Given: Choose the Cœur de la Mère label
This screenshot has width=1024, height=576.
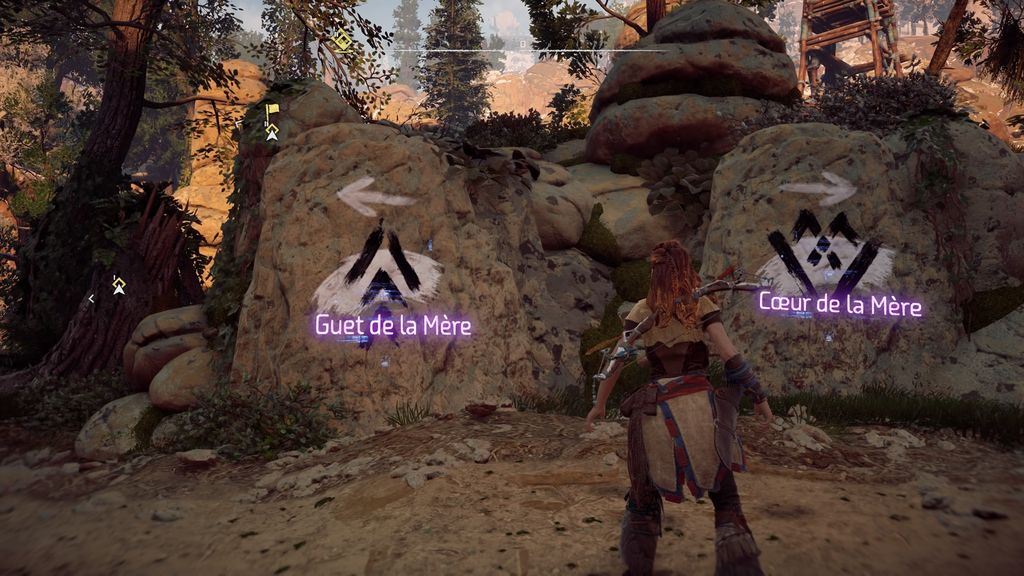Looking at the screenshot, I should point(840,303).
